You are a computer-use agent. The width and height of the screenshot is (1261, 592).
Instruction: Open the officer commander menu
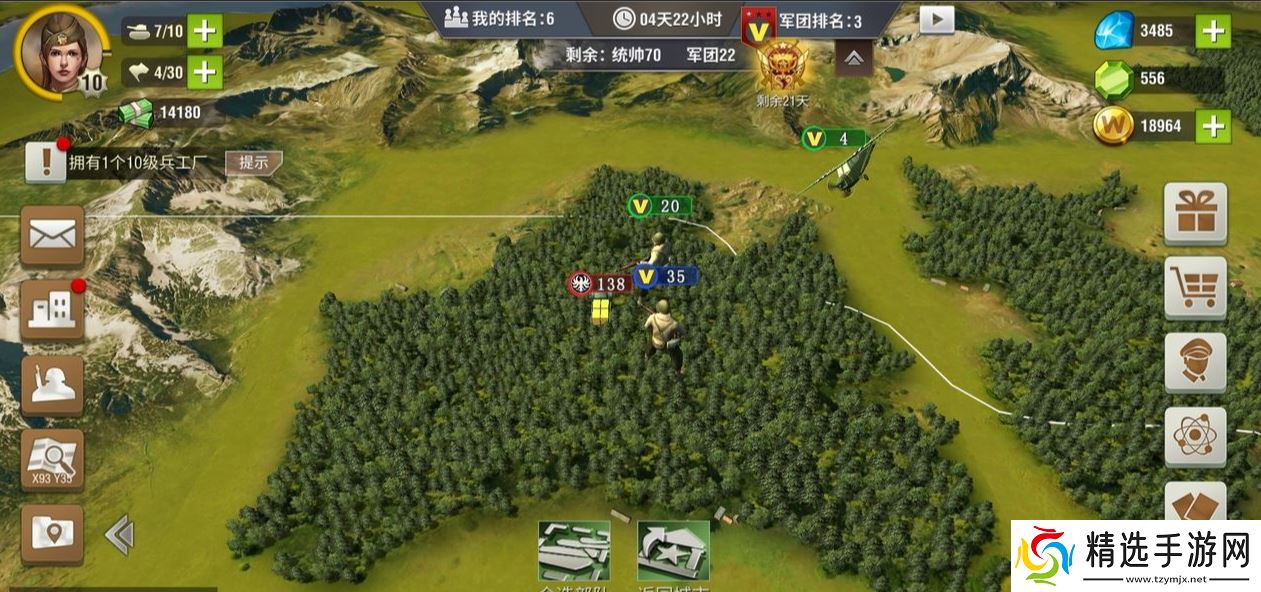1195,362
